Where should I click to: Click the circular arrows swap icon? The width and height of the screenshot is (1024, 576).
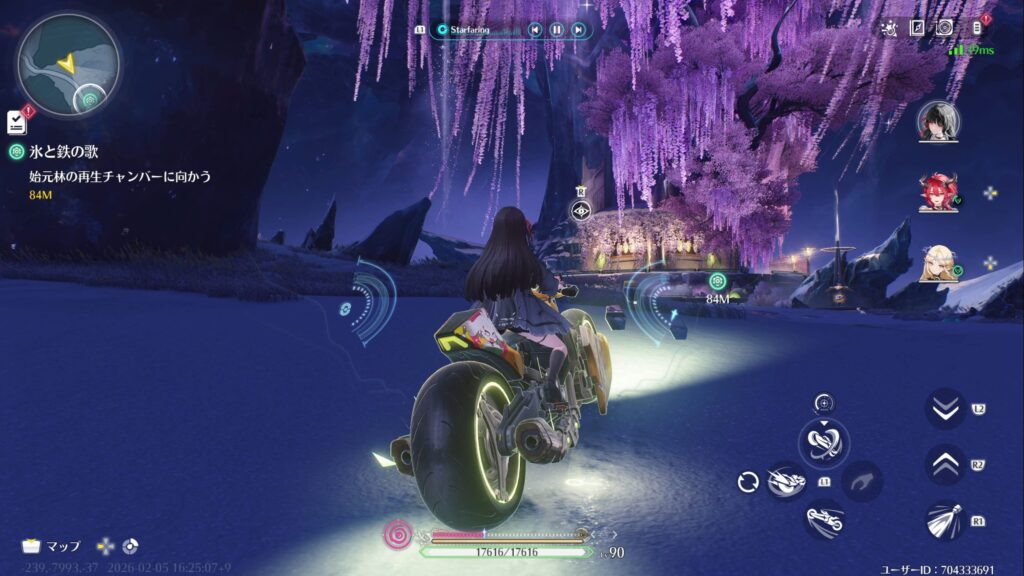pyautogui.click(x=748, y=483)
